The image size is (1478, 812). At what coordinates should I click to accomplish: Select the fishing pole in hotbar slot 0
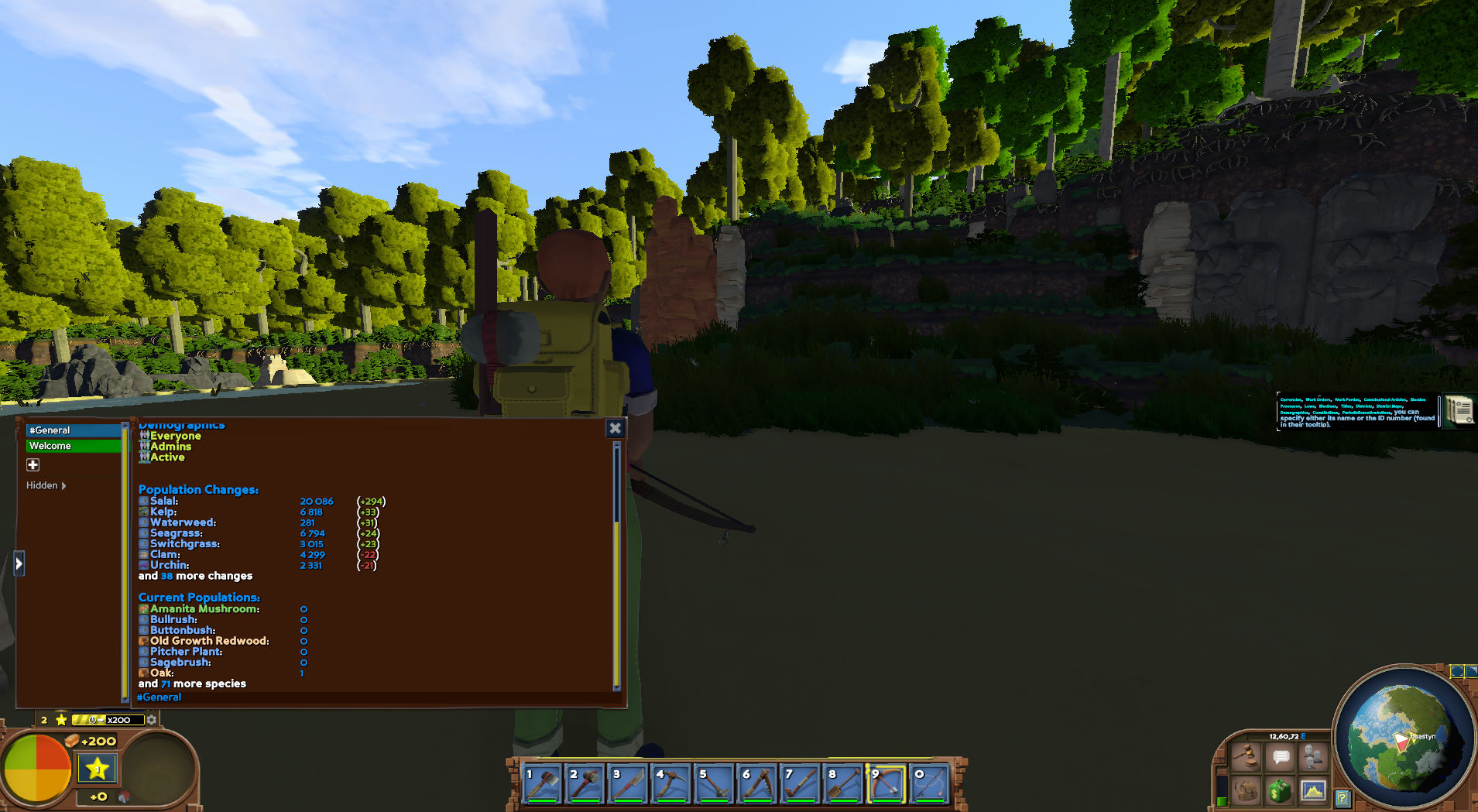929,783
